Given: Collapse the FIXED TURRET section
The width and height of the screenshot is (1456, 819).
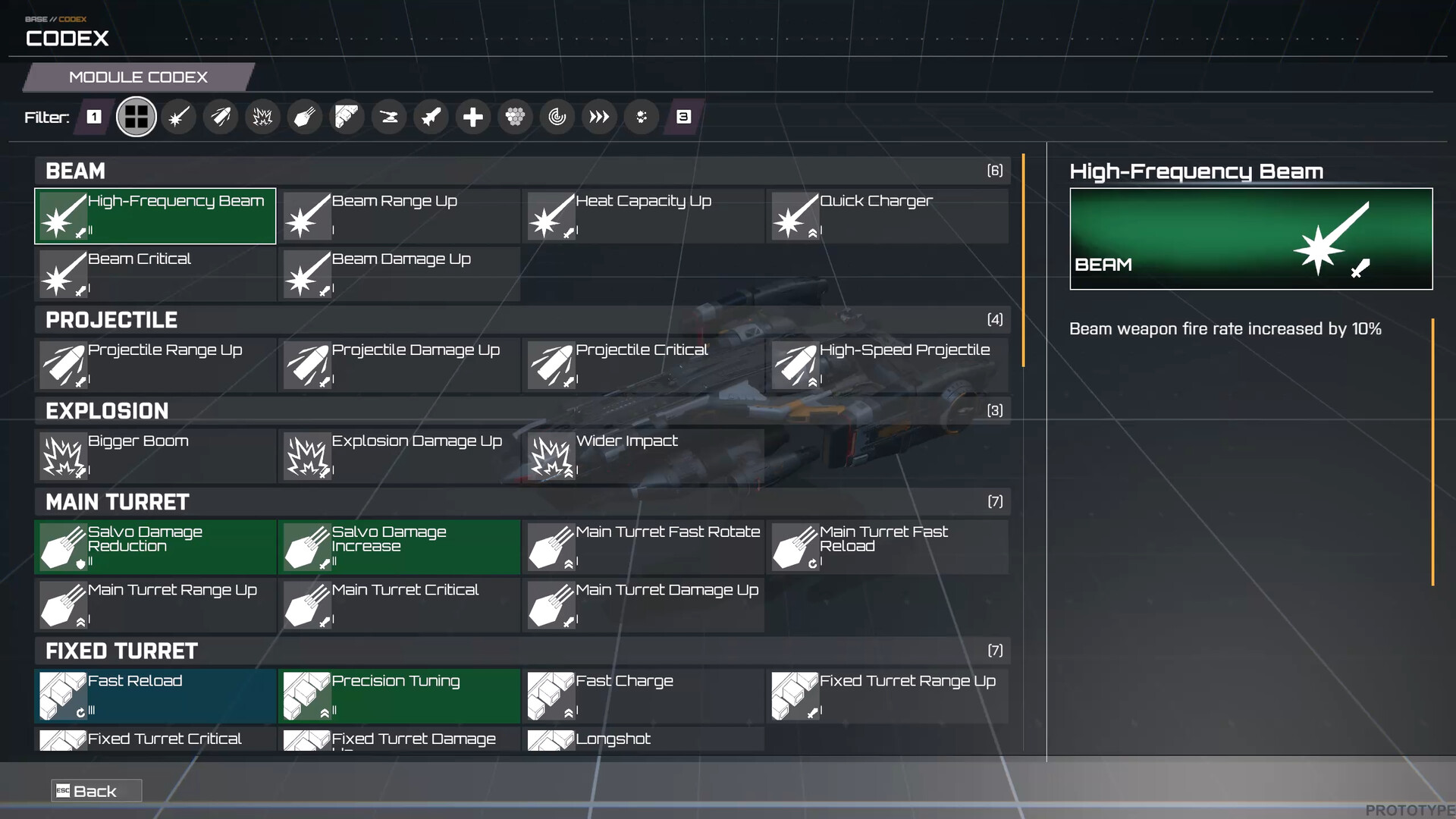Looking at the screenshot, I should coord(523,651).
